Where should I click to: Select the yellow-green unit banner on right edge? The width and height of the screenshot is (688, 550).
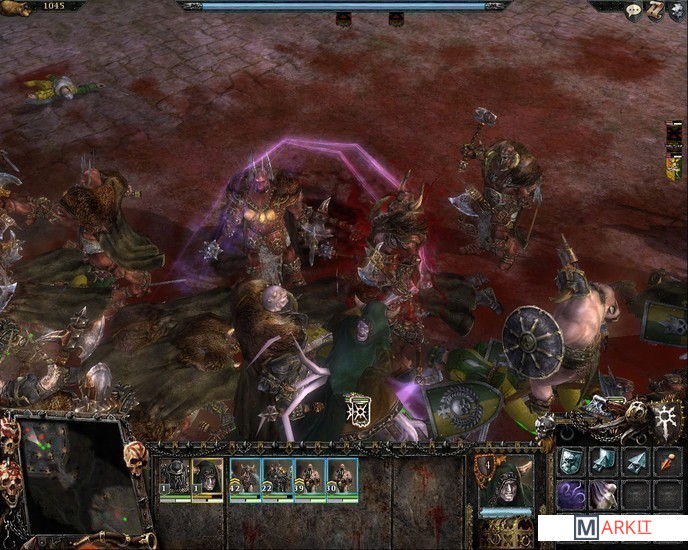(676, 168)
